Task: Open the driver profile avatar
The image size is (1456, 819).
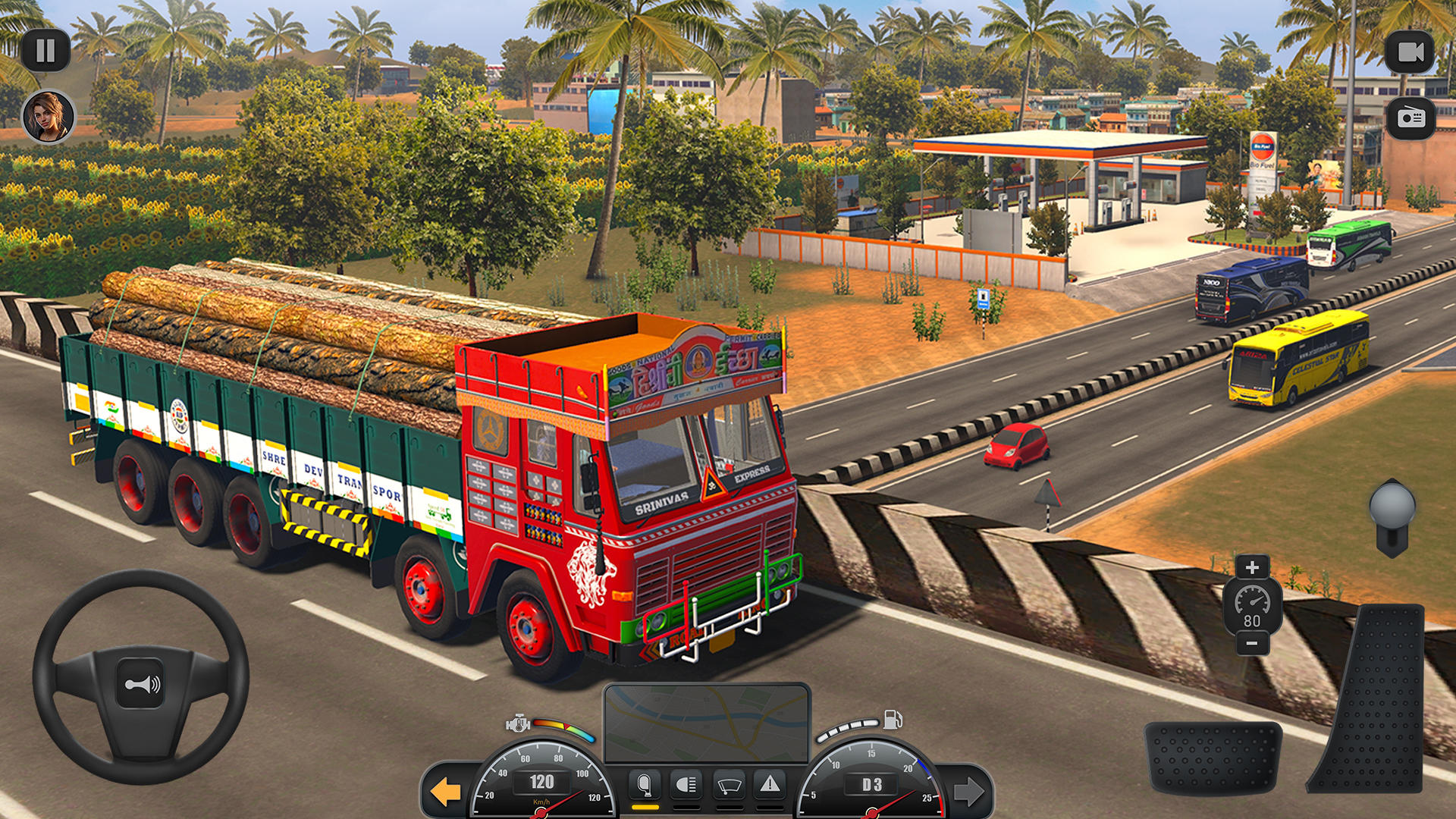Action: [47, 118]
